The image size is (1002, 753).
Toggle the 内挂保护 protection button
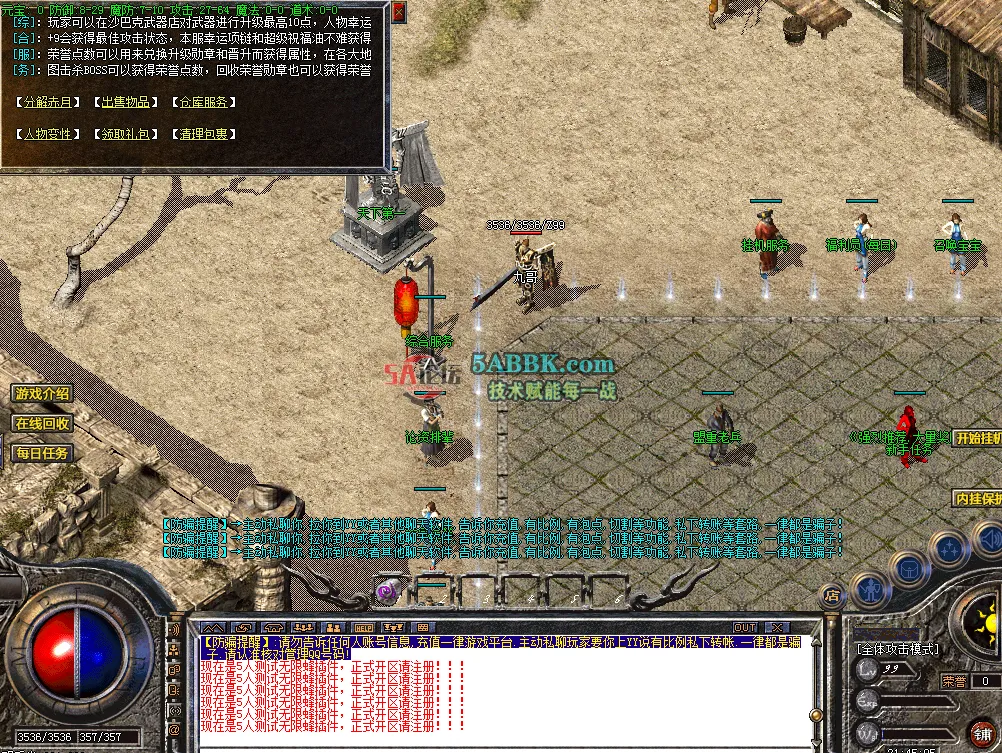point(975,498)
